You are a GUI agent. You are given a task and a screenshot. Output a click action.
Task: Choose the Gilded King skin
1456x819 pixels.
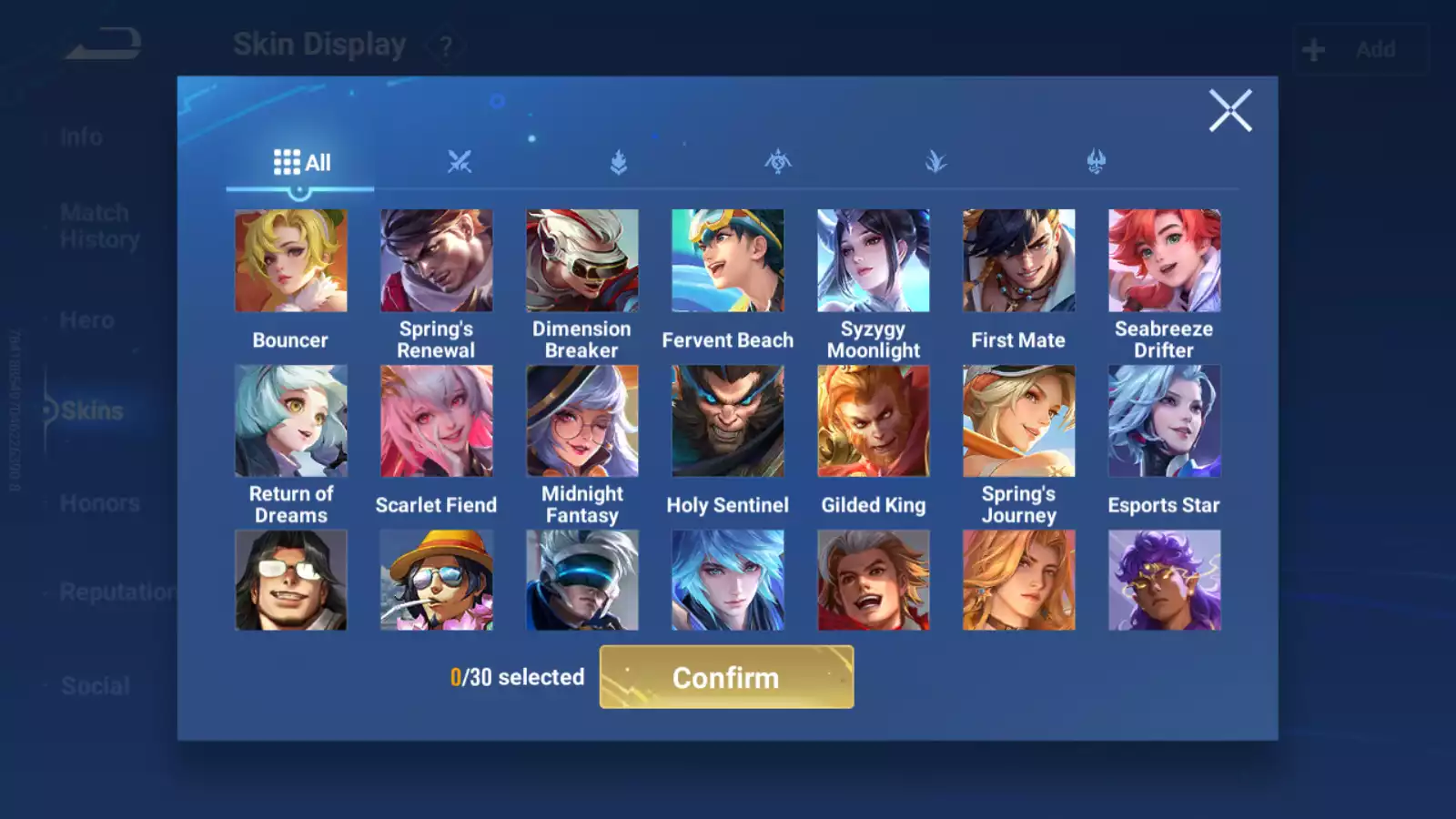pyautogui.click(x=873, y=421)
